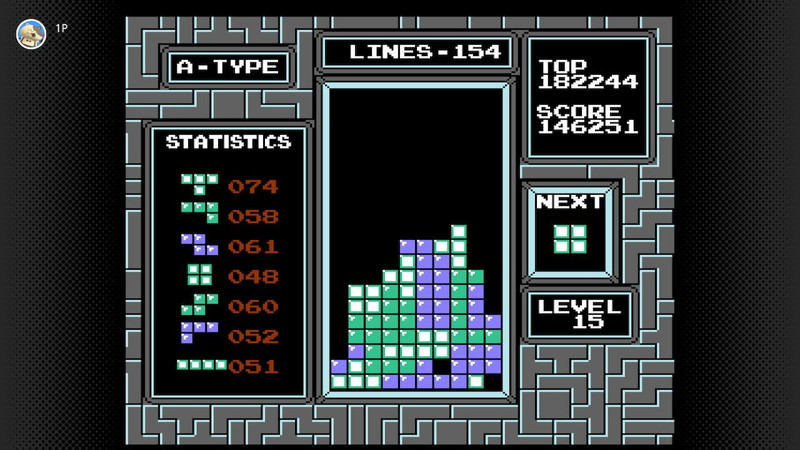
Task: Click the 1P player avatar icon
Action: 31,34
